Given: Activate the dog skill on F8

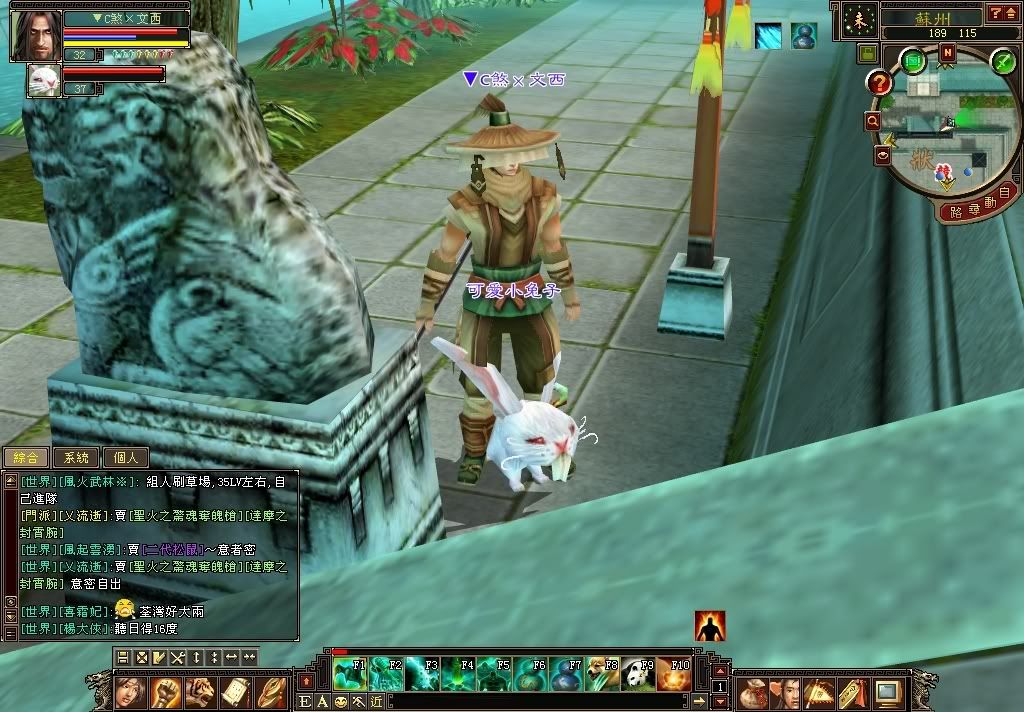Looking at the screenshot, I should [603, 675].
